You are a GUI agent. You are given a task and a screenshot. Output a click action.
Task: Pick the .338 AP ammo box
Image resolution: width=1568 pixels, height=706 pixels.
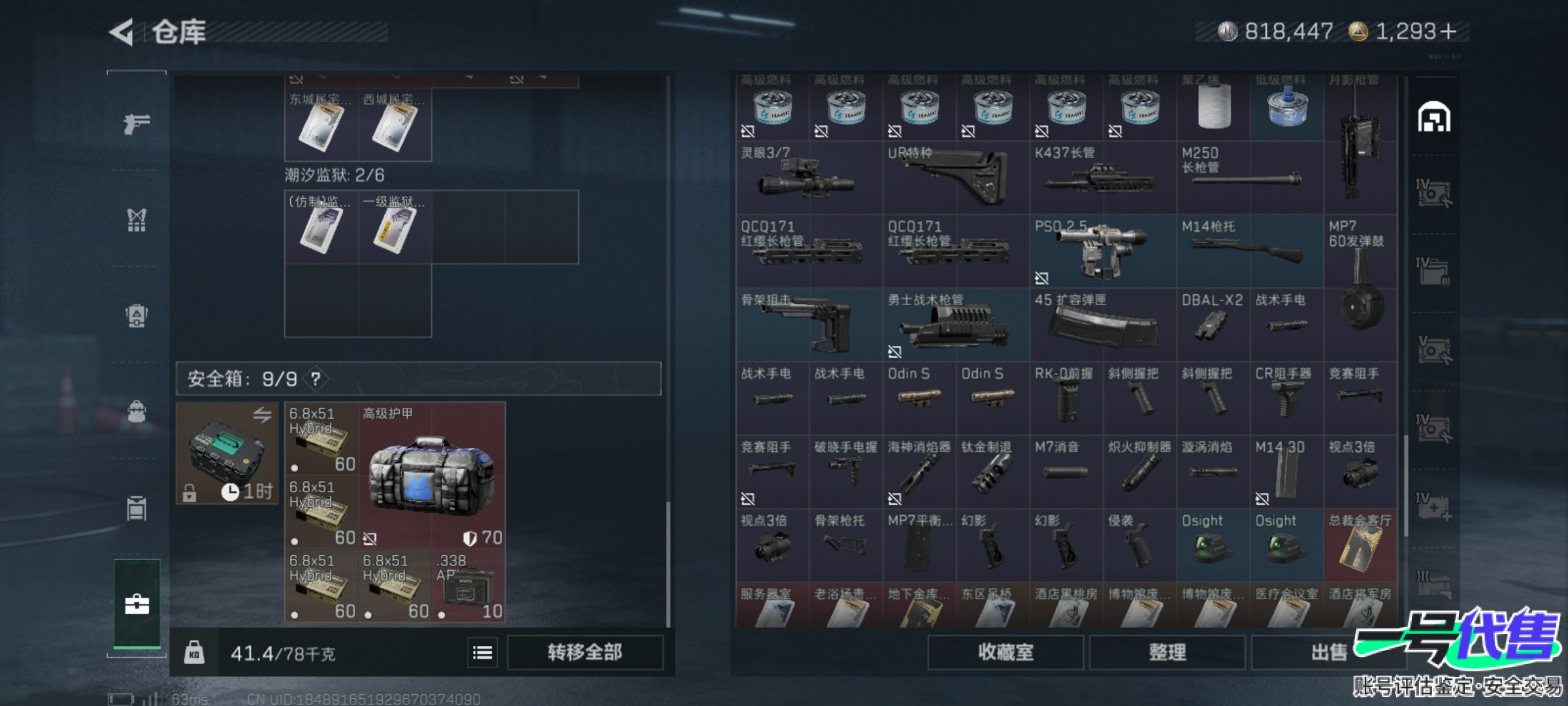coord(468,586)
